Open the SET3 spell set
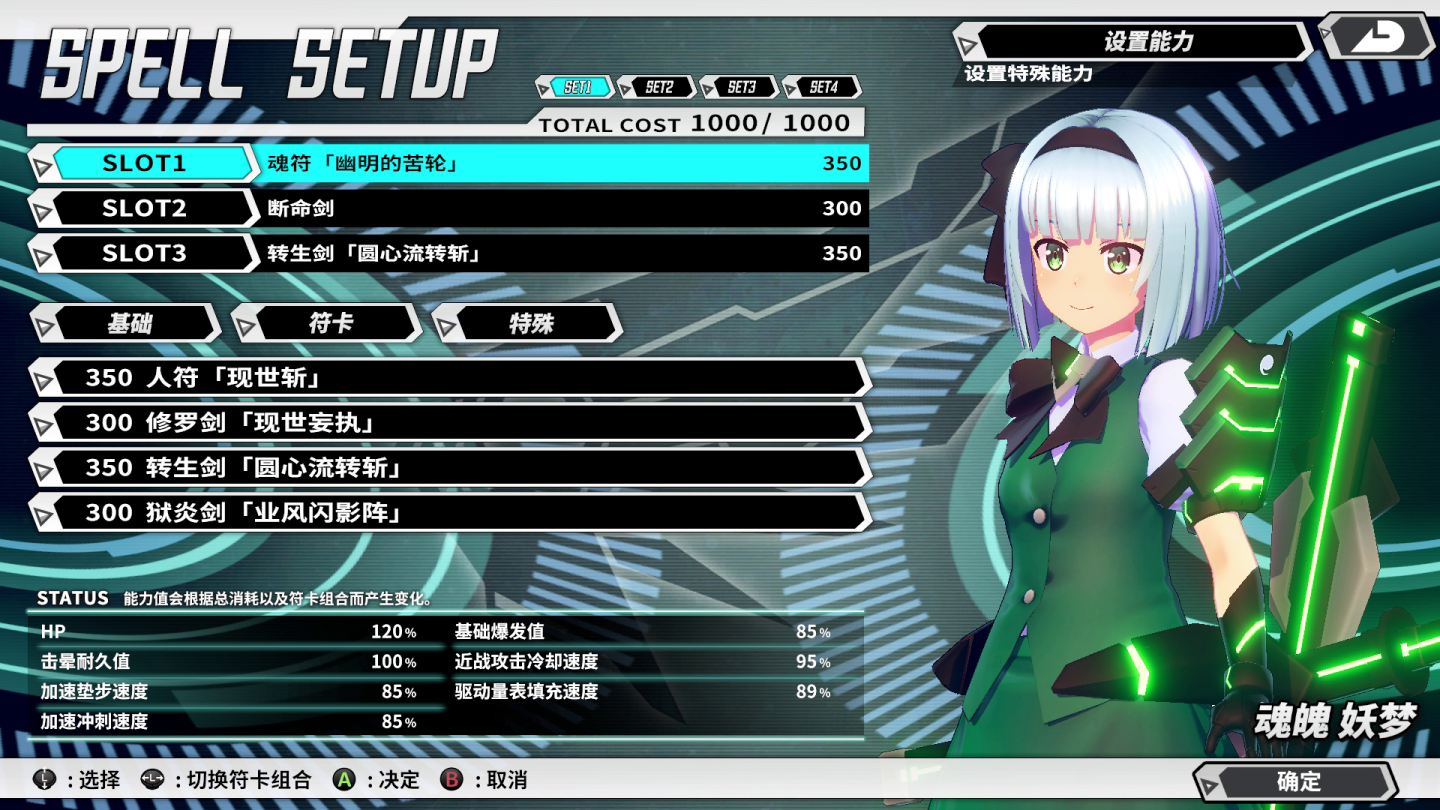 pos(740,87)
